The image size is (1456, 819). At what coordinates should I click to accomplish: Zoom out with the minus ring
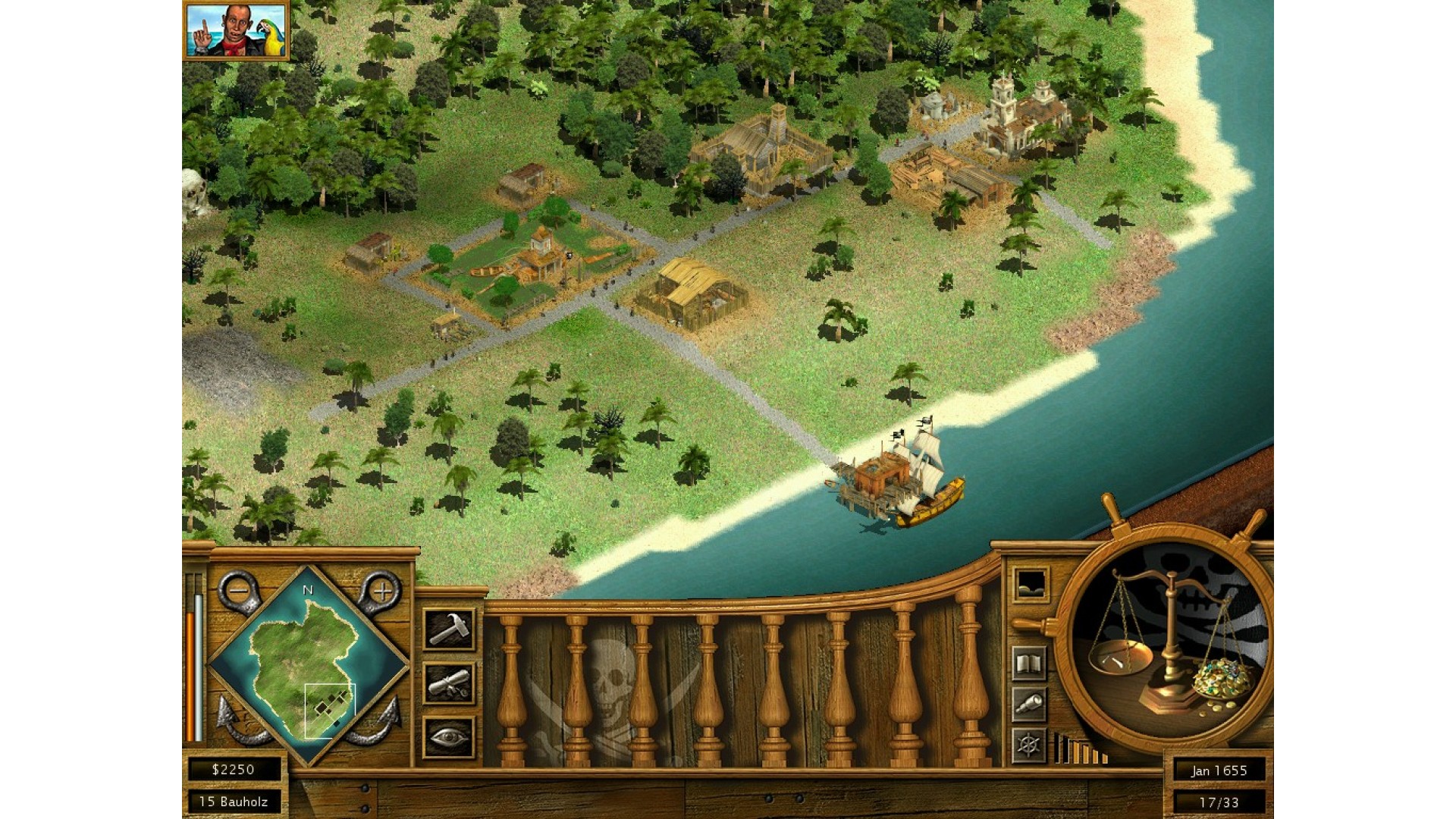pos(238,589)
